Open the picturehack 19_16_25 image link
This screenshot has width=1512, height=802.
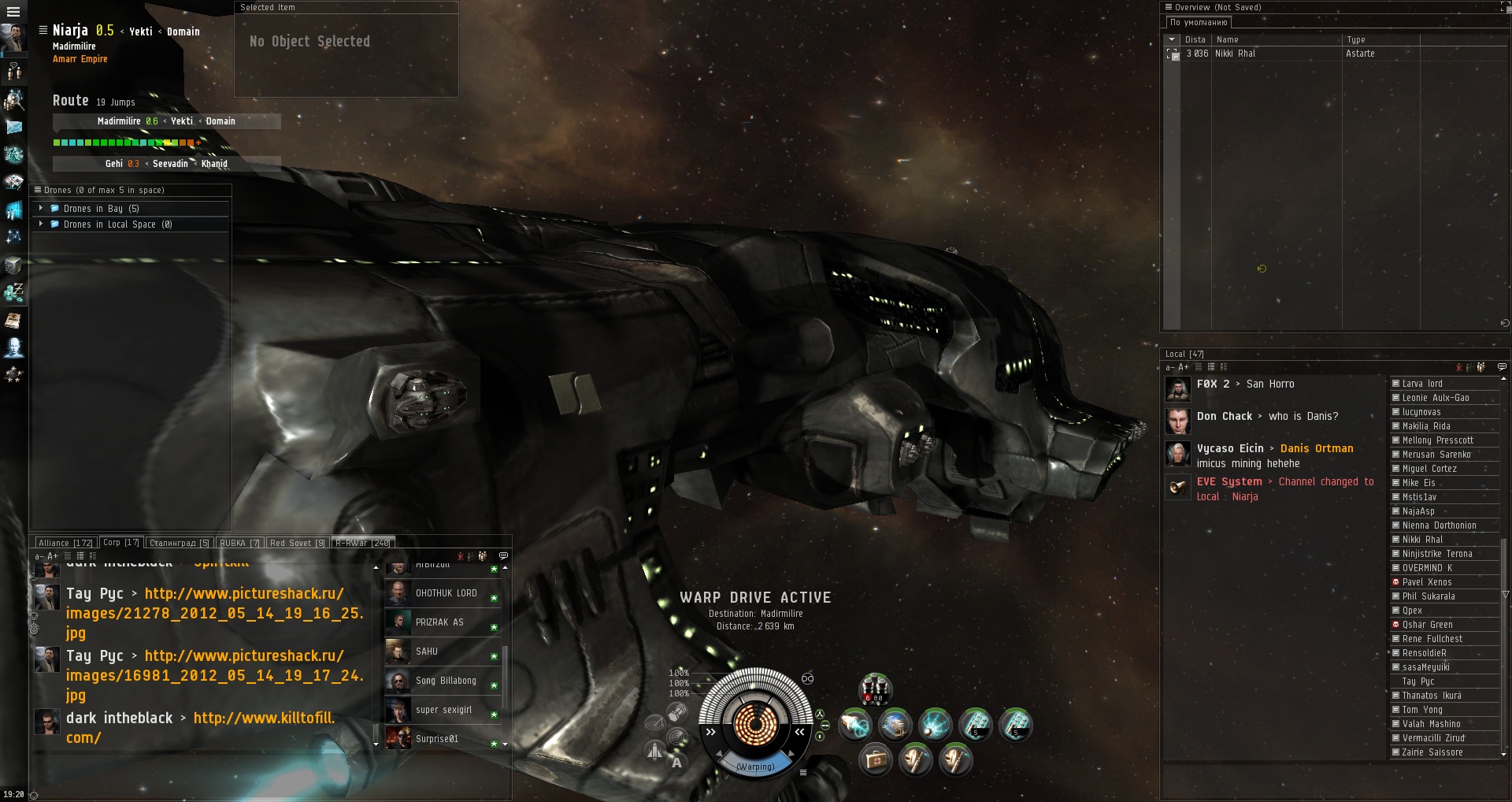point(214,613)
